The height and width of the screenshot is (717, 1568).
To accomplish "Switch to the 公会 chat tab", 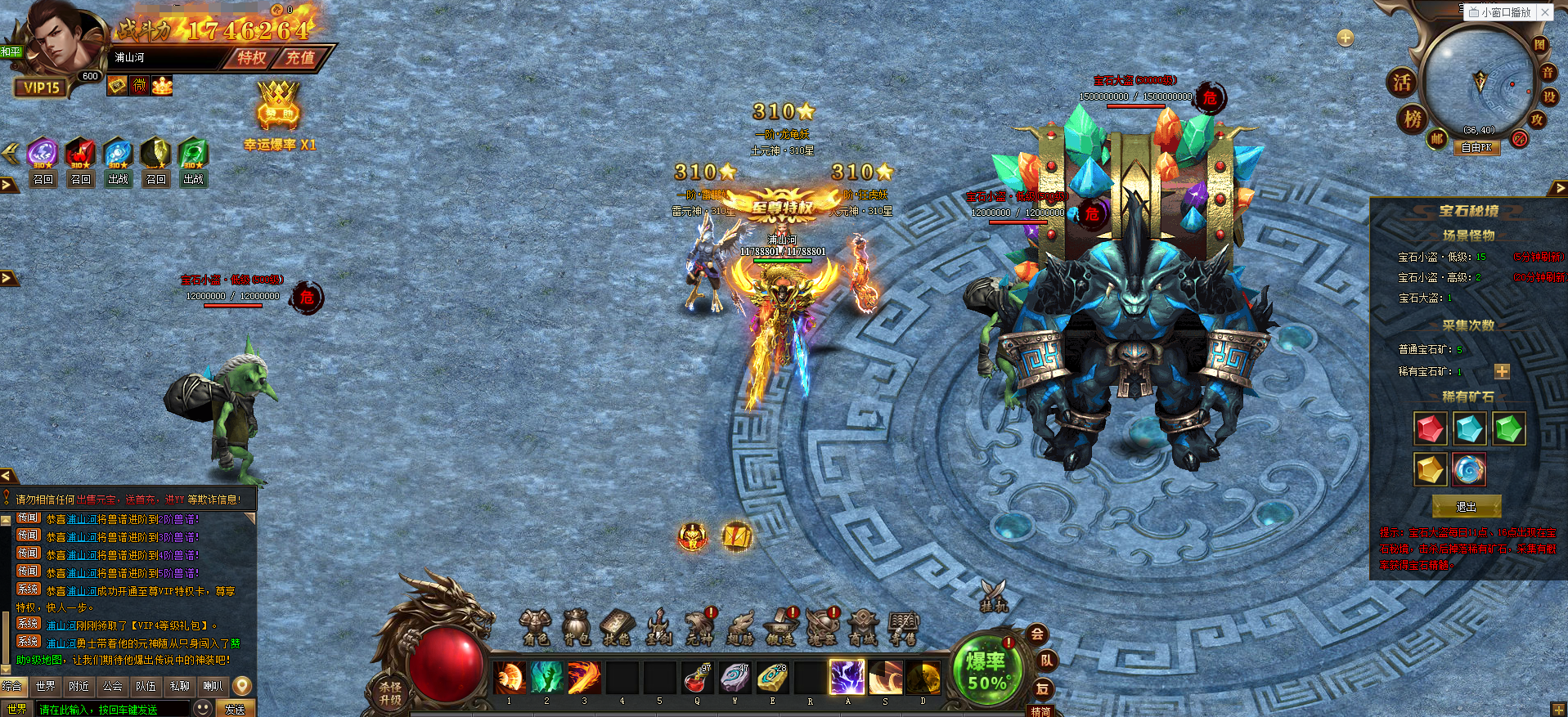I will click(x=113, y=687).
